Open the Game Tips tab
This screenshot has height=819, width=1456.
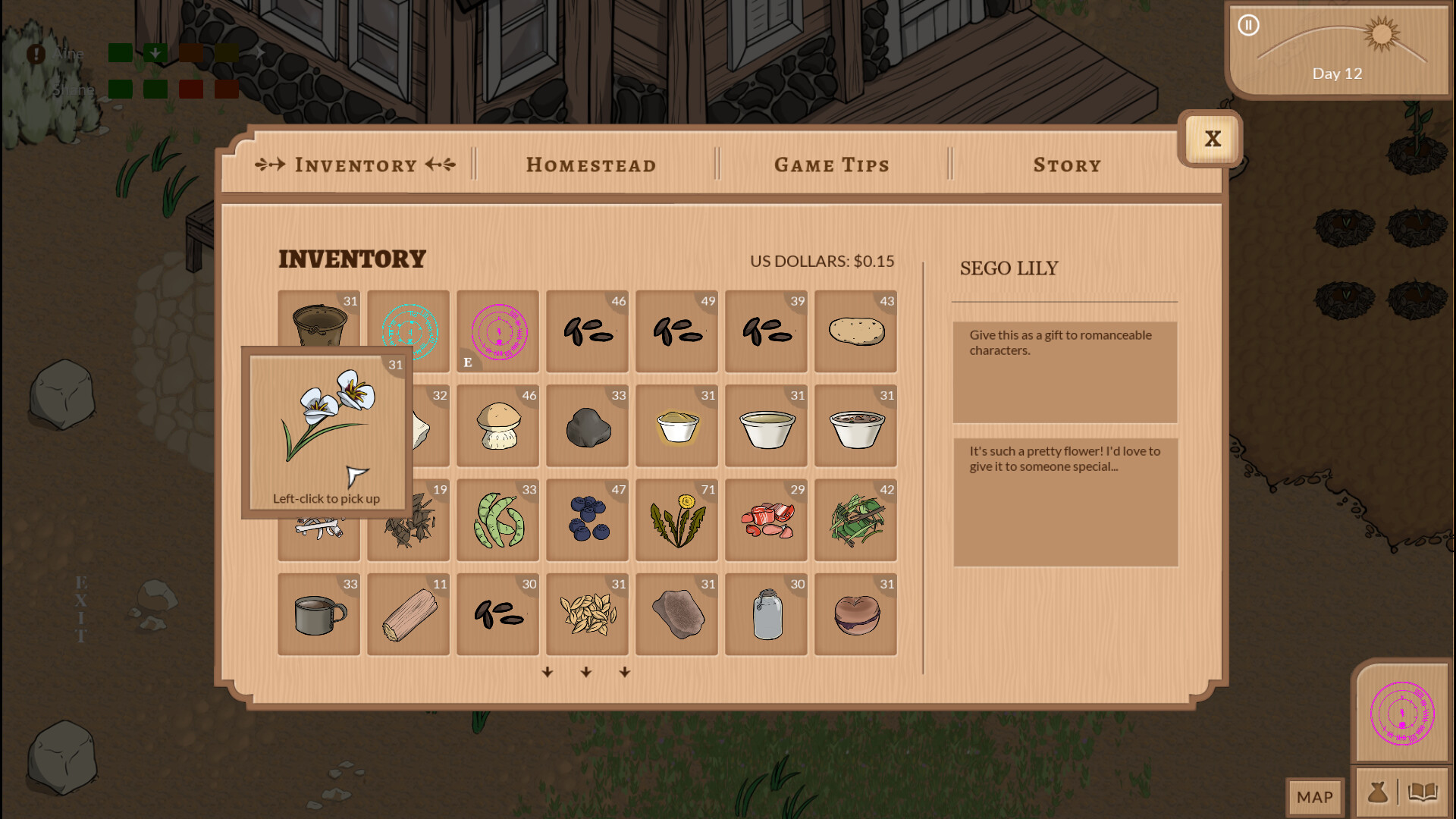831,165
